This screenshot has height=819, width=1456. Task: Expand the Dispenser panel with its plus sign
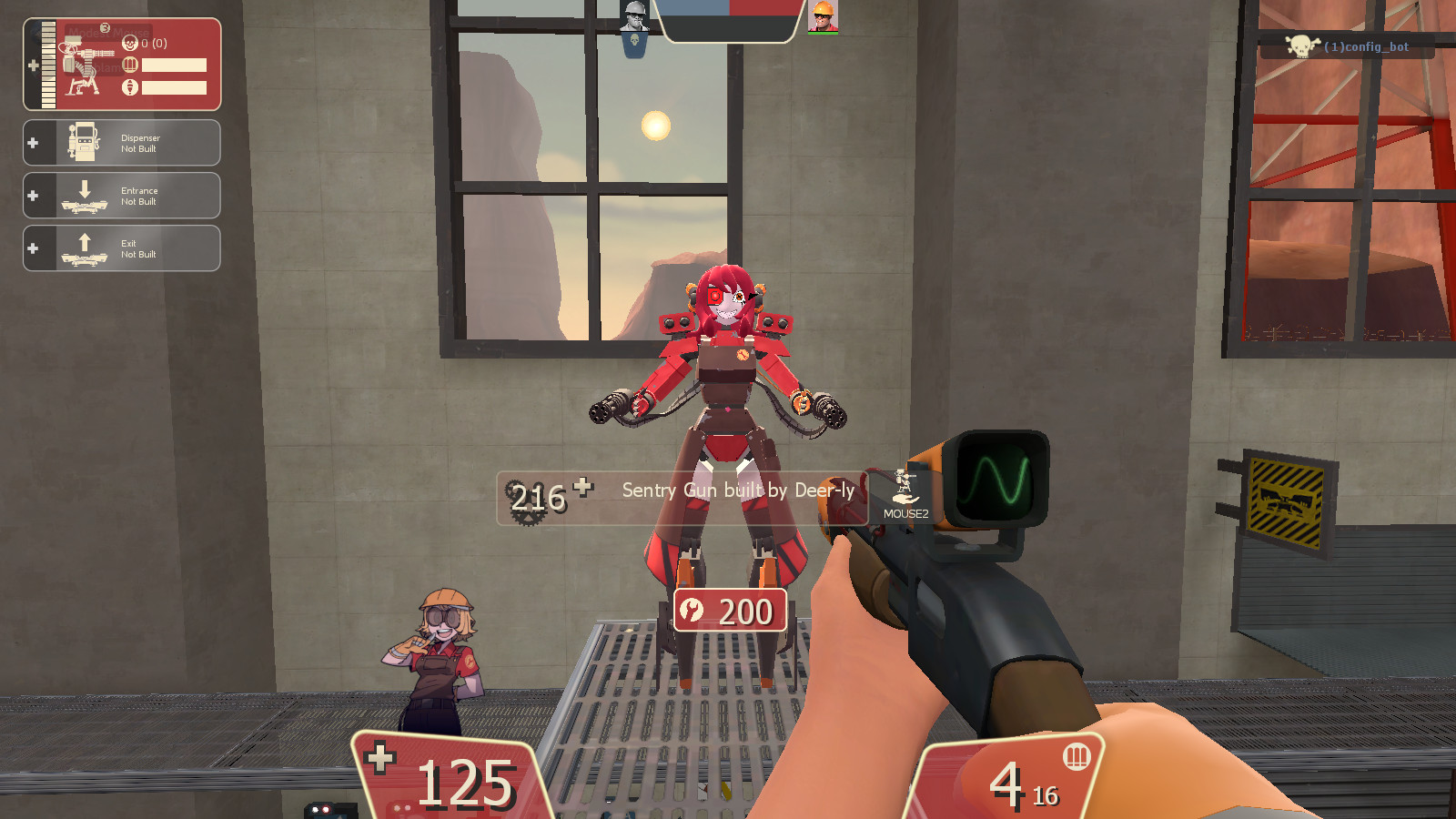32,142
